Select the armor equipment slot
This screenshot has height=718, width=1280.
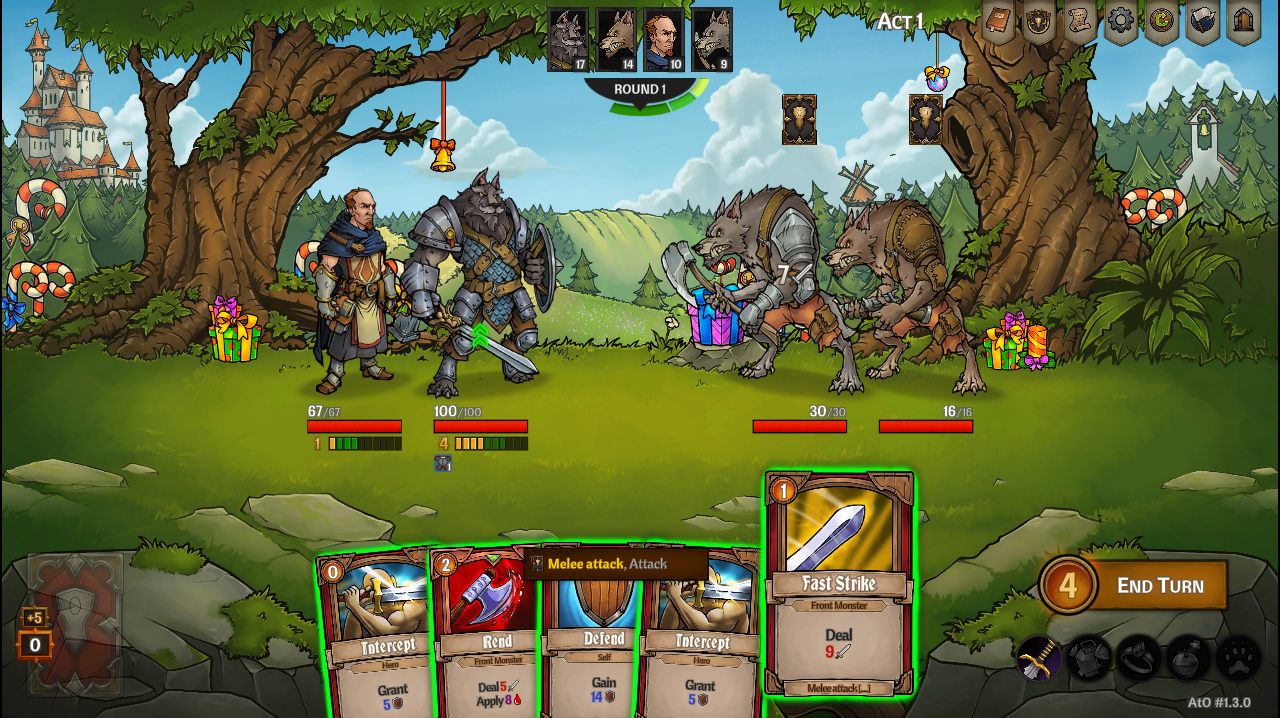click(x=1089, y=658)
